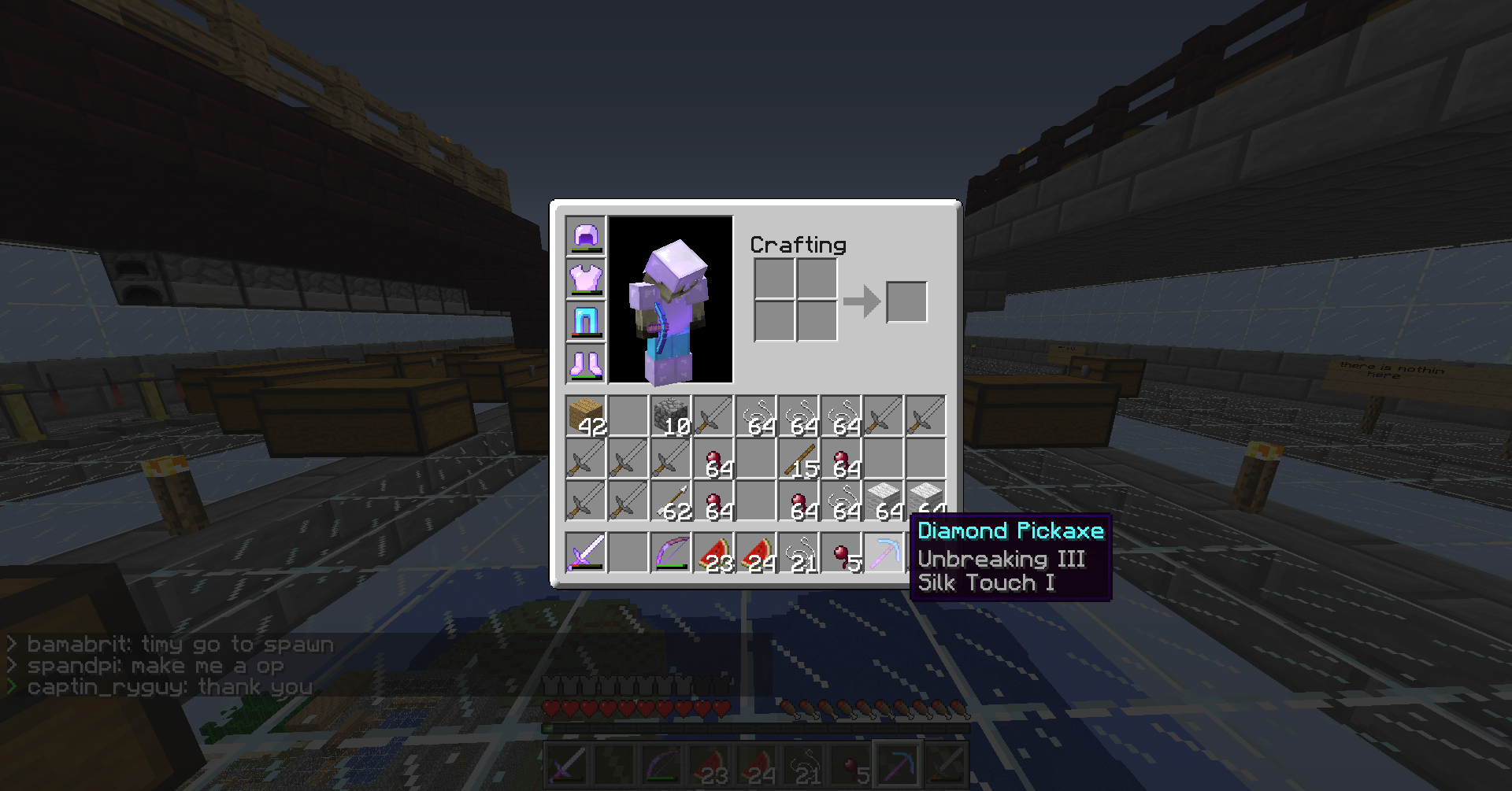Click an empty hotbar slot next to the sword

point(628,551)
